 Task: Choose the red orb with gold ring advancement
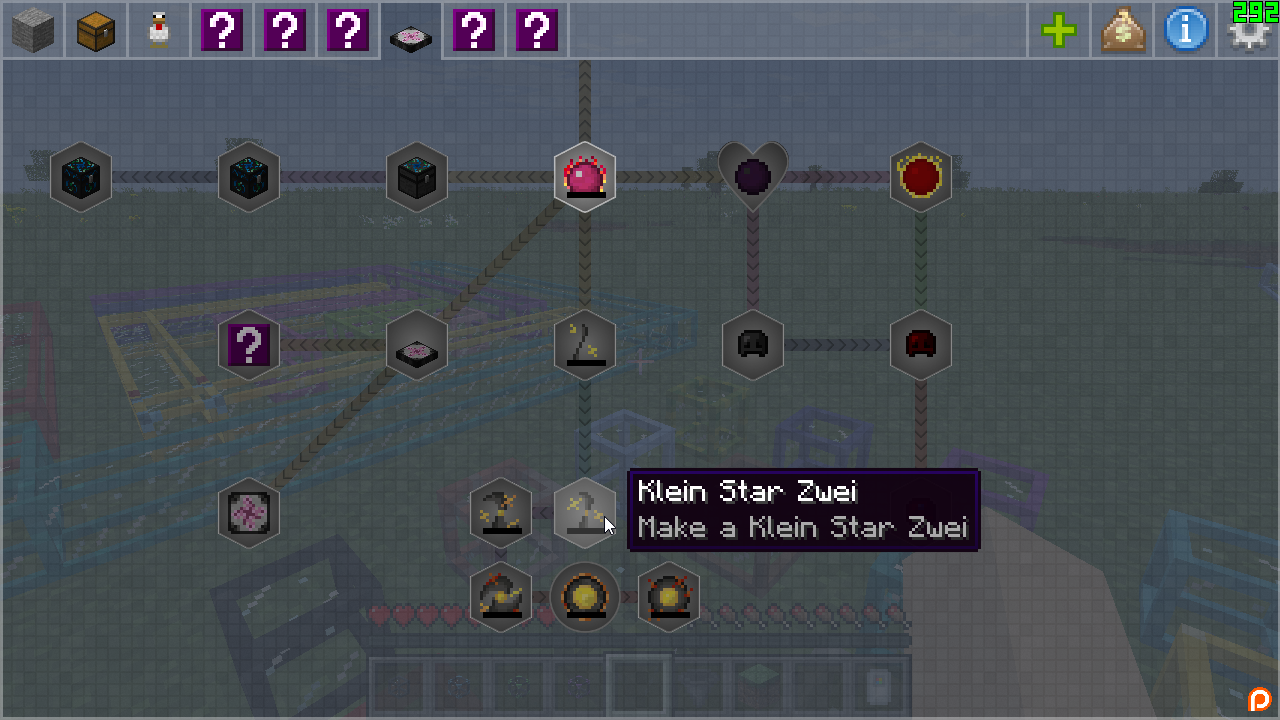click(x=921, y=177)
